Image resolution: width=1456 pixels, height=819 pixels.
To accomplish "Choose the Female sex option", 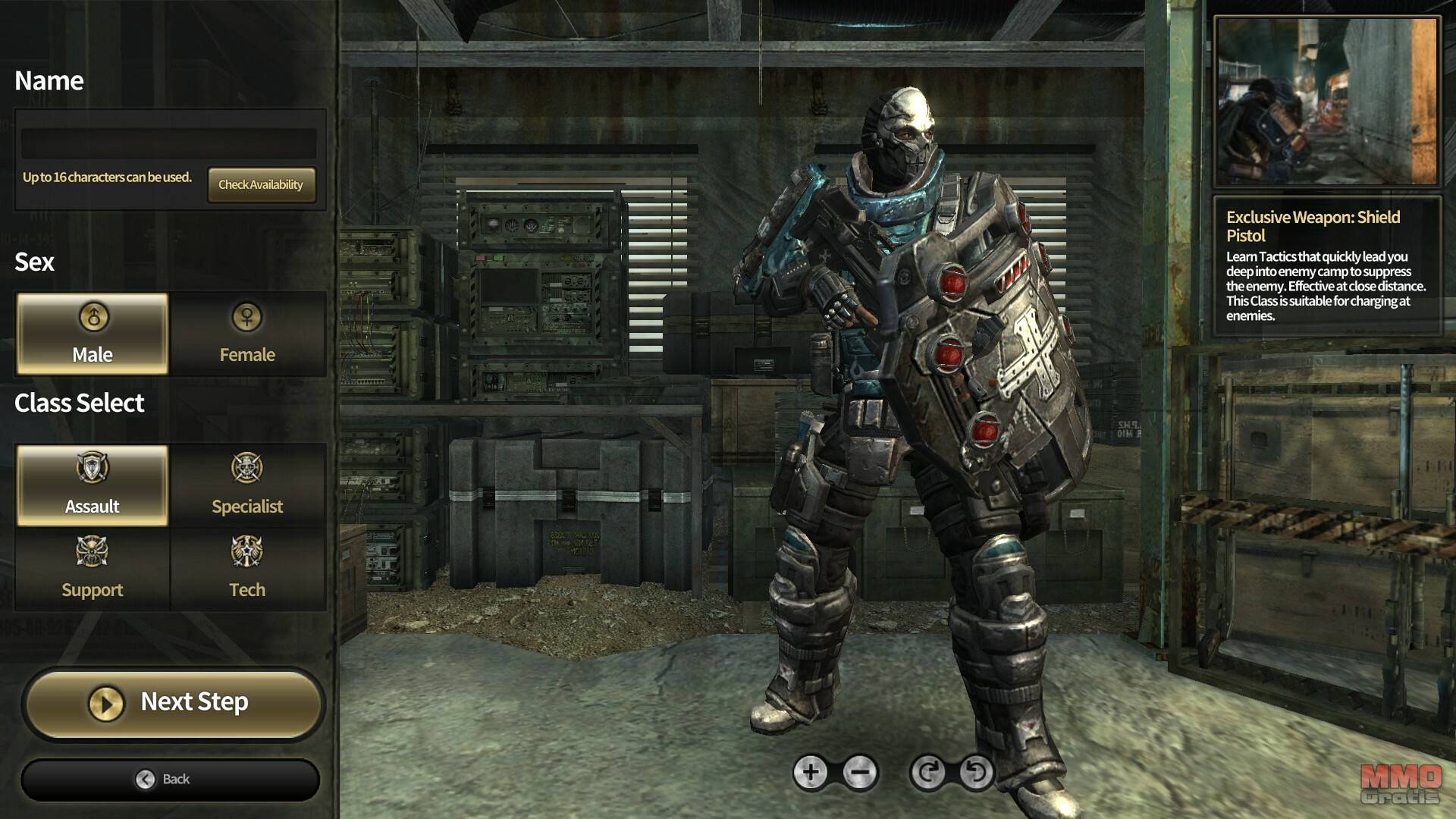I will [x=247, y=334].
